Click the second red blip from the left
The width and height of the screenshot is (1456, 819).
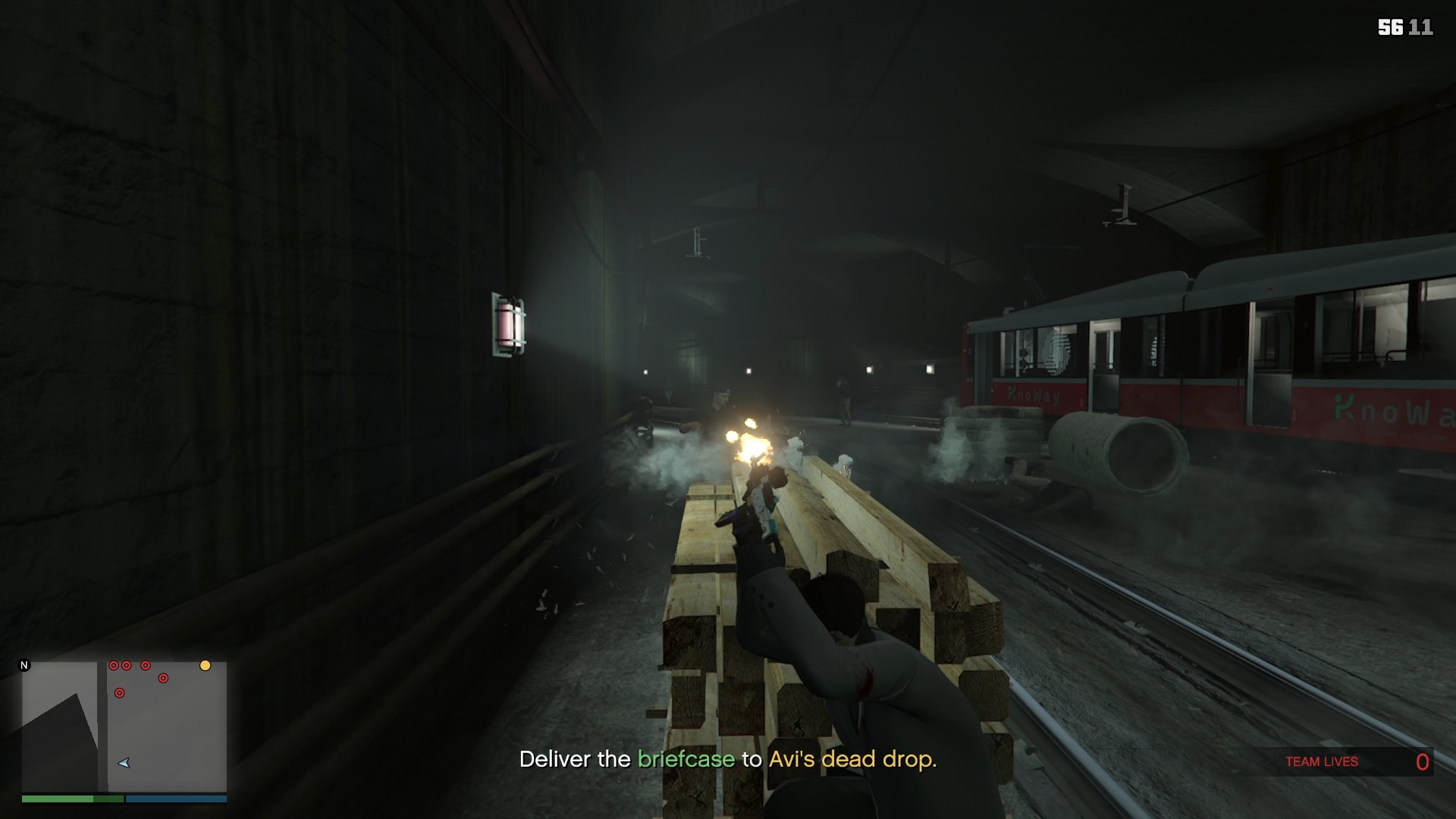(x=127, y=665)
